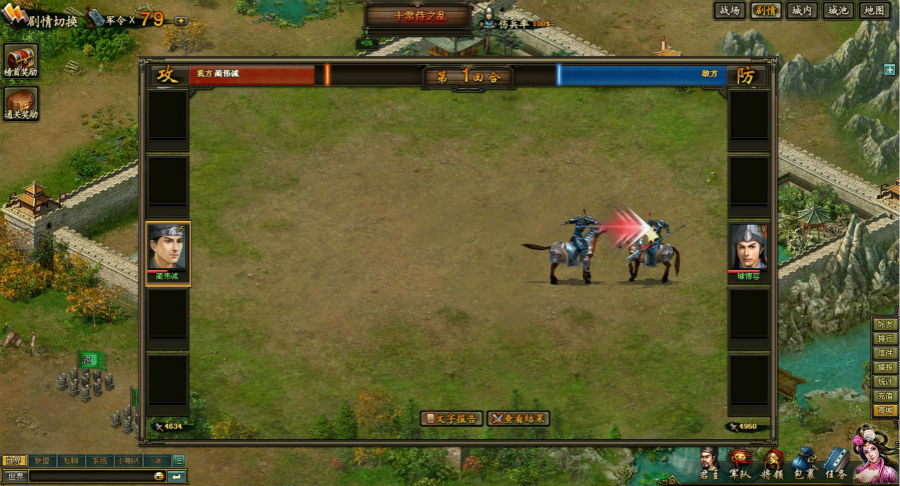The height and width of the screenshot is (486, 900).
Task: Open 充值 recharge
Action: (885, 396)
